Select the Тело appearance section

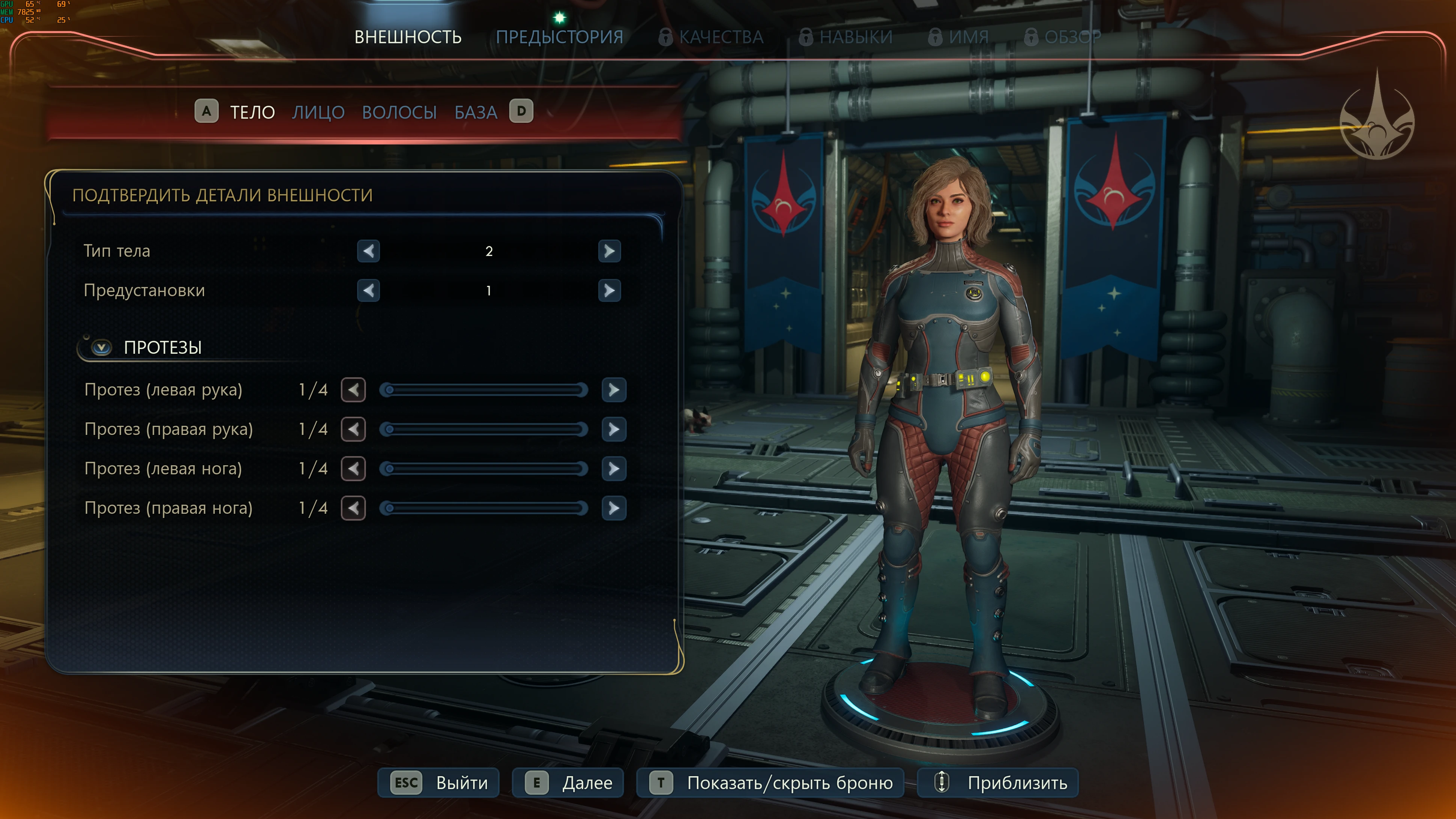(252, 113)
